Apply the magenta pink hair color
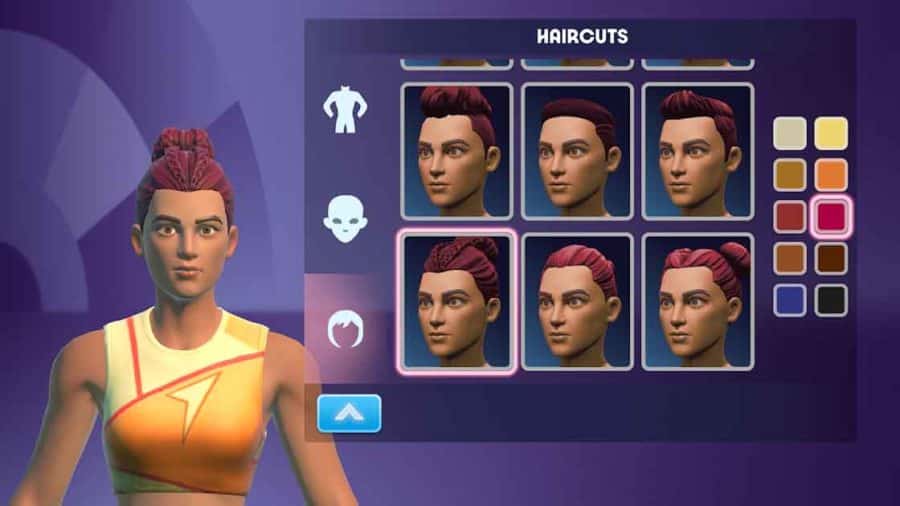900x506 pixels. tap(831, 216)
